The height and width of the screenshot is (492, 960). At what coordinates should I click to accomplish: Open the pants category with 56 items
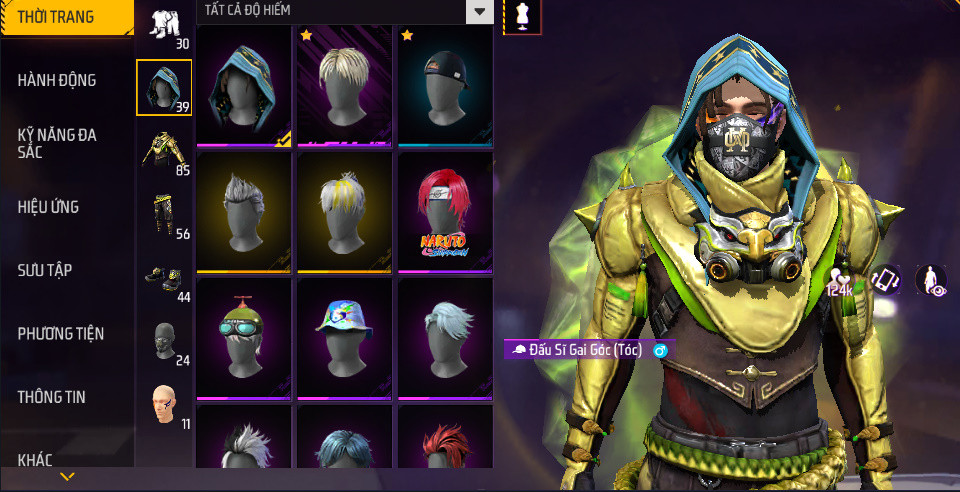click(x=164, y=214)
